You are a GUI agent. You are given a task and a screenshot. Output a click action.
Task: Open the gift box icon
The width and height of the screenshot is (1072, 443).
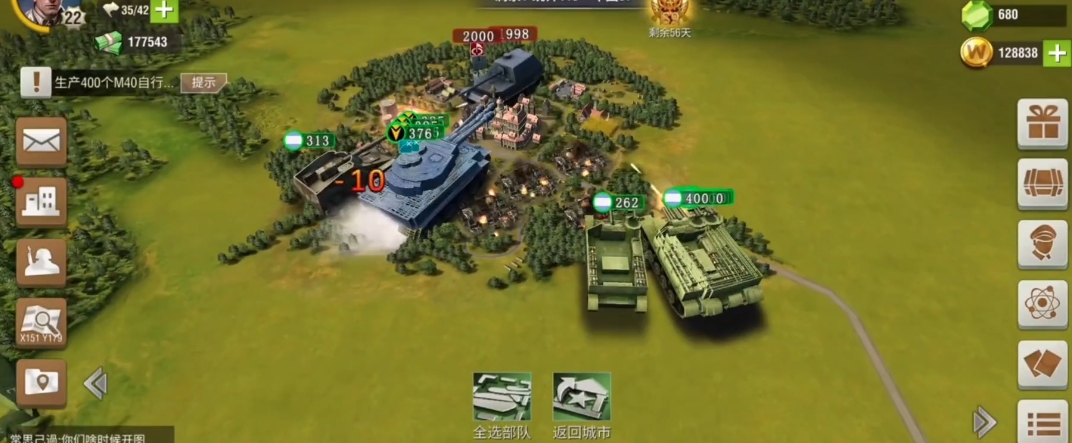1042,124
